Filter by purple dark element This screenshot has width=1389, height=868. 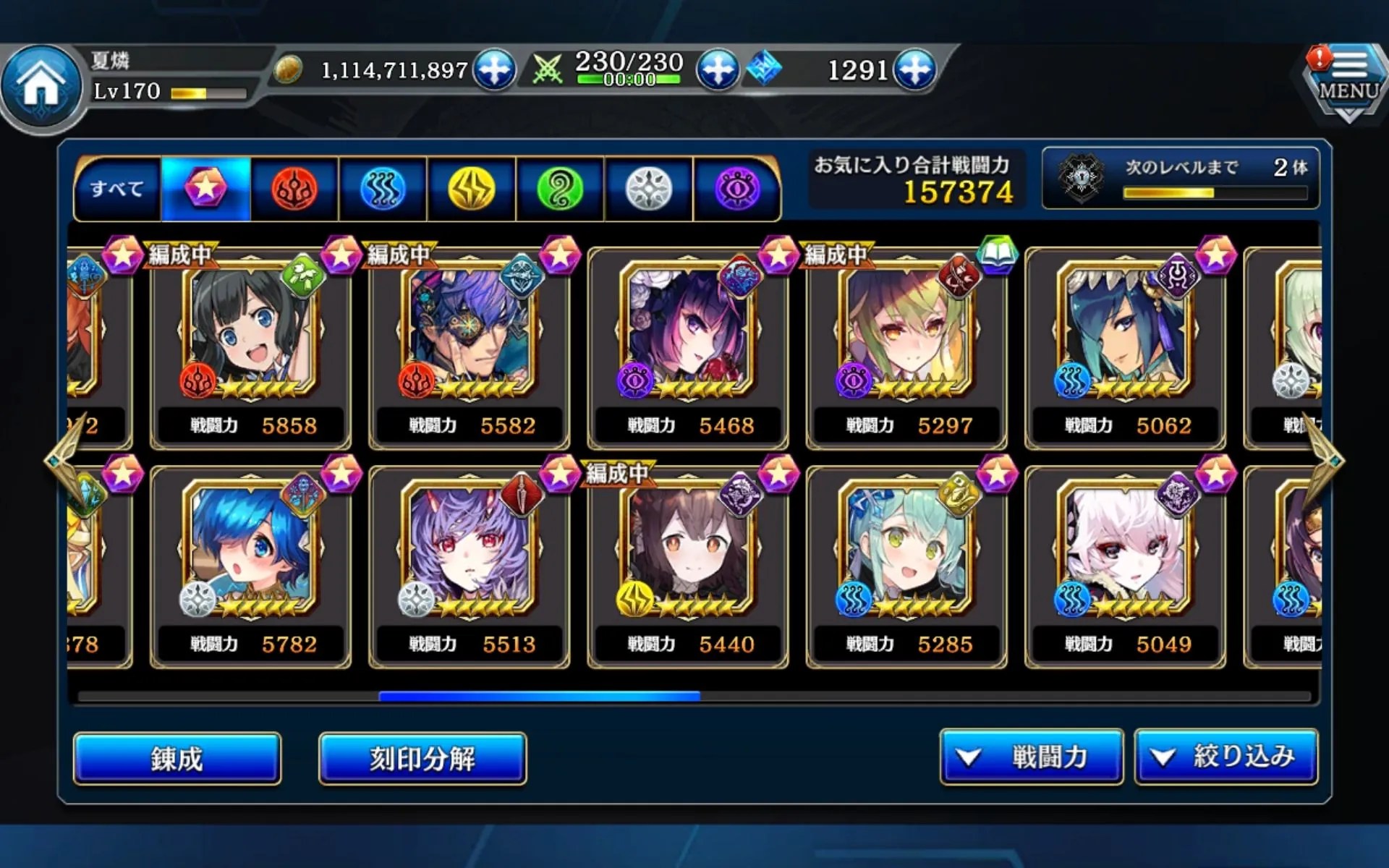tap(737, 190)
